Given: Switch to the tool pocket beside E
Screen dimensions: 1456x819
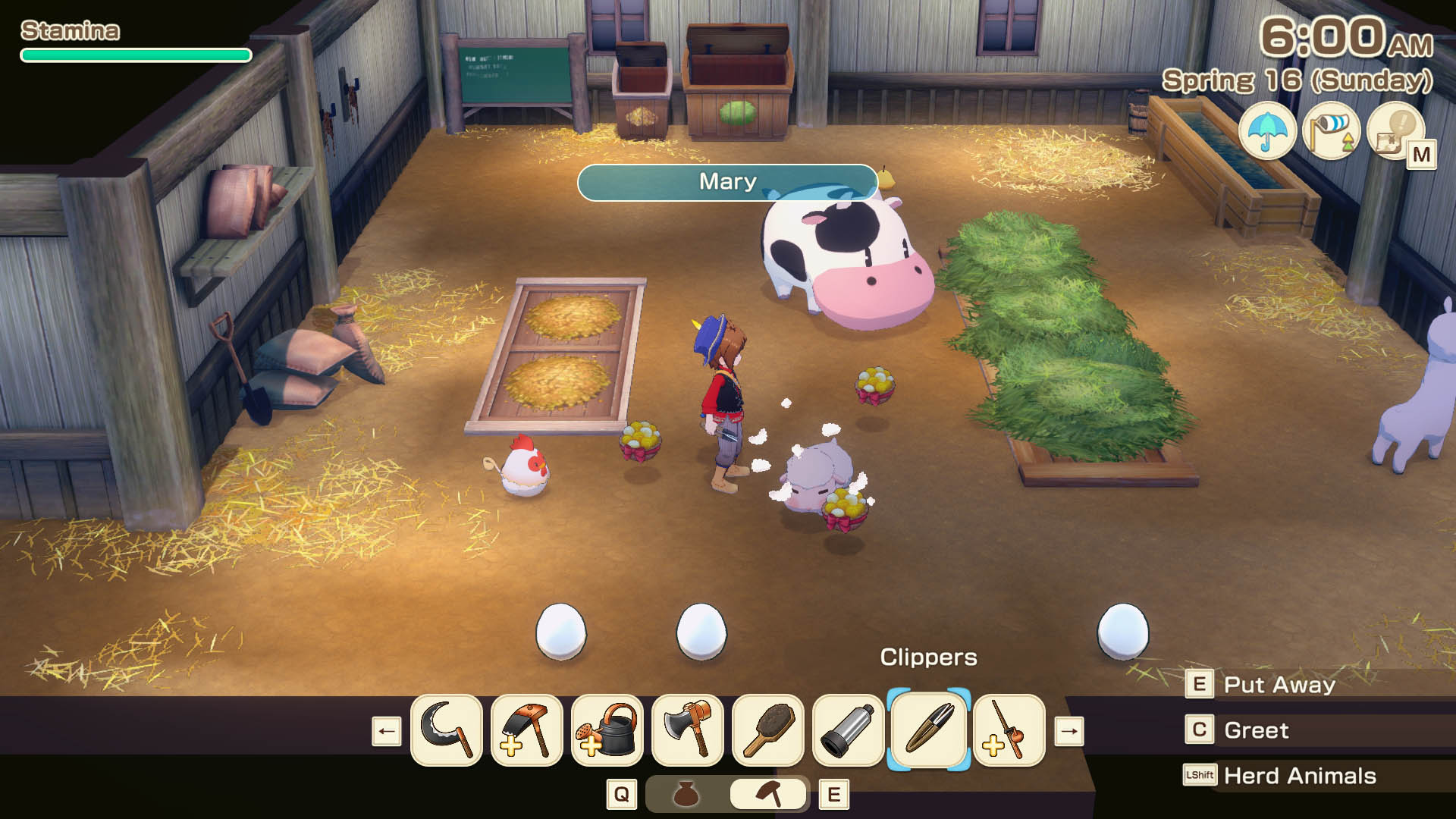Looking at the screenshot, I should click(x=767, y=793).
